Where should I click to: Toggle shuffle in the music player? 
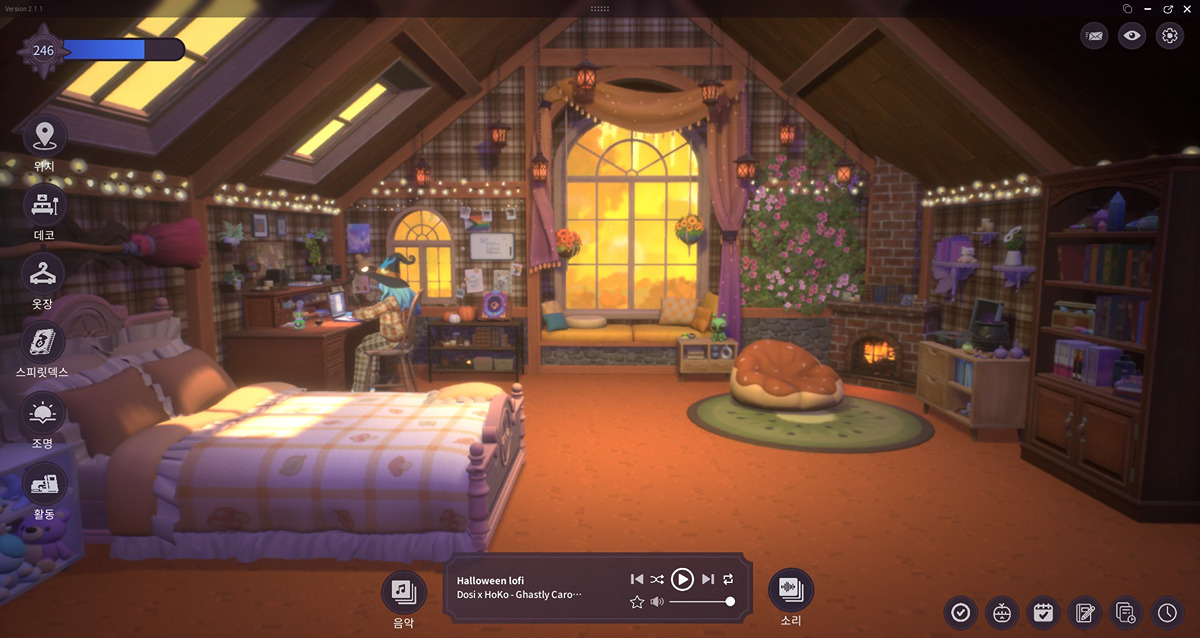click(657, 579)
